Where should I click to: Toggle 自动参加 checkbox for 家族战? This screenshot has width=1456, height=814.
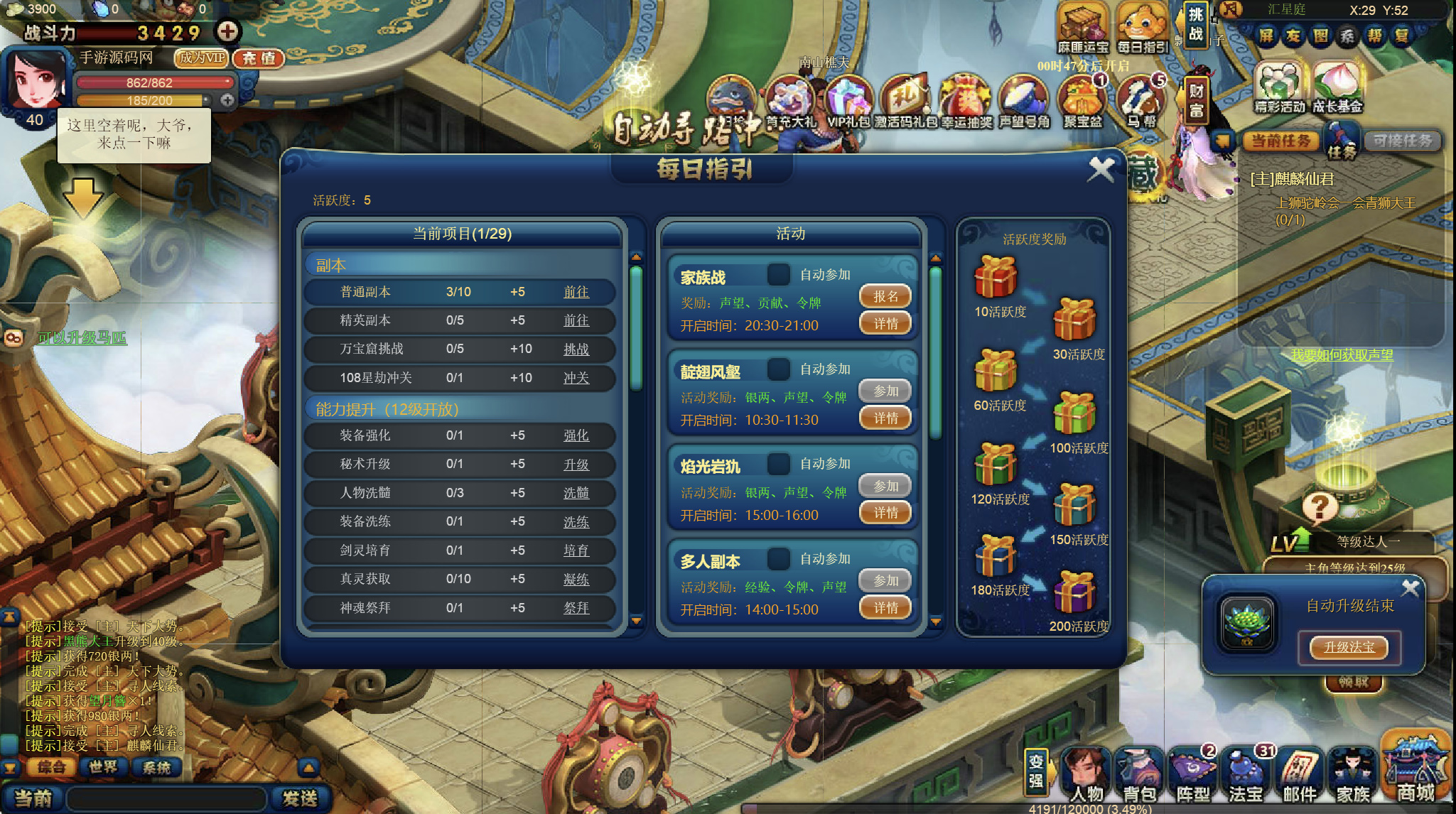[x=778, y=274]
